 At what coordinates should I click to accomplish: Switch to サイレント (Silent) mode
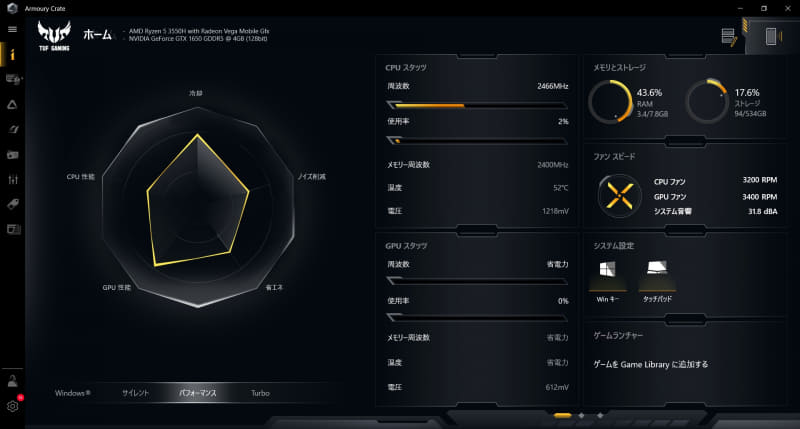pos(135,393)
